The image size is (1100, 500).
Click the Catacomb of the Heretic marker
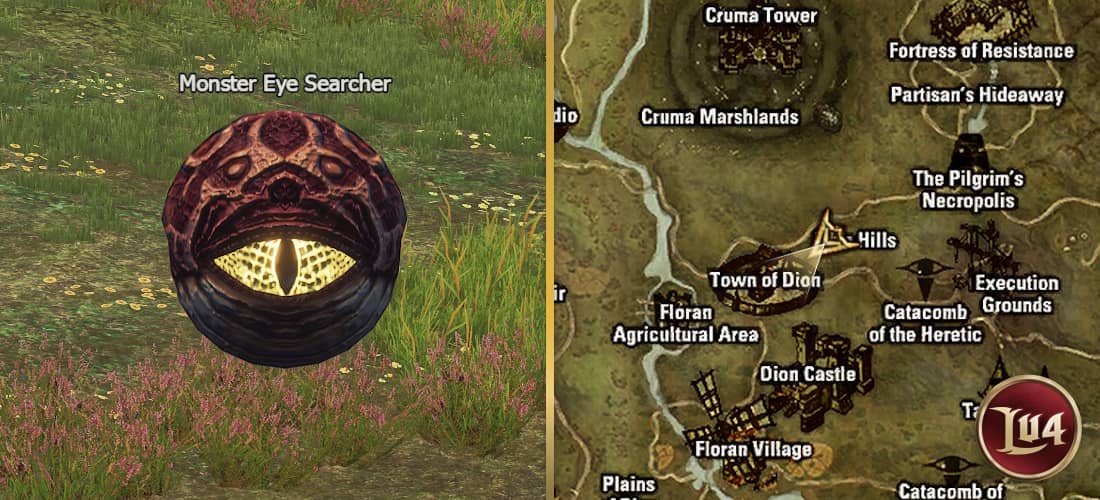coord(925,271)
